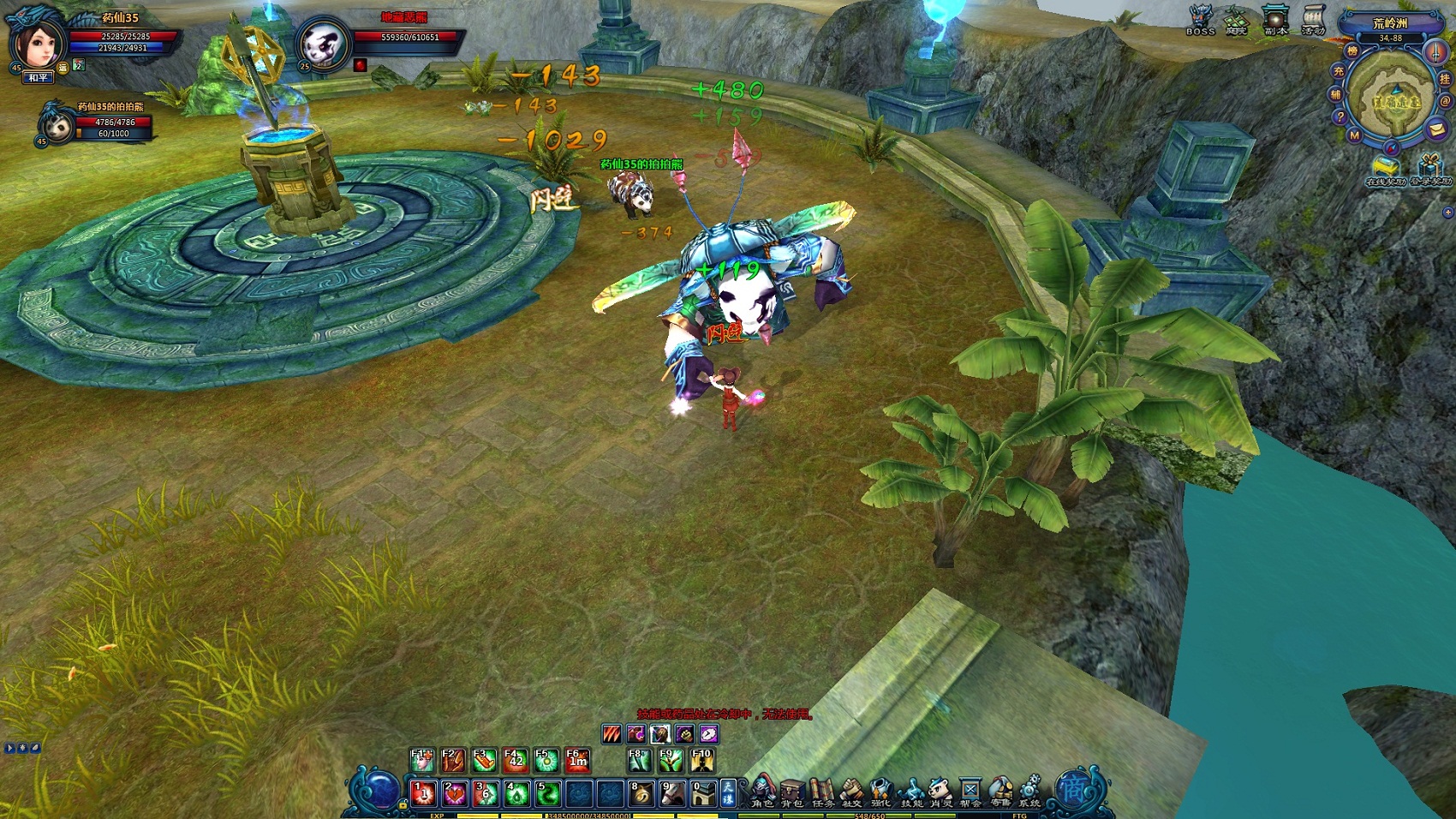Open the 帮会 guild panel
Image resolution: width=1456 pixels, height=819 pixels.
point(970,792)
